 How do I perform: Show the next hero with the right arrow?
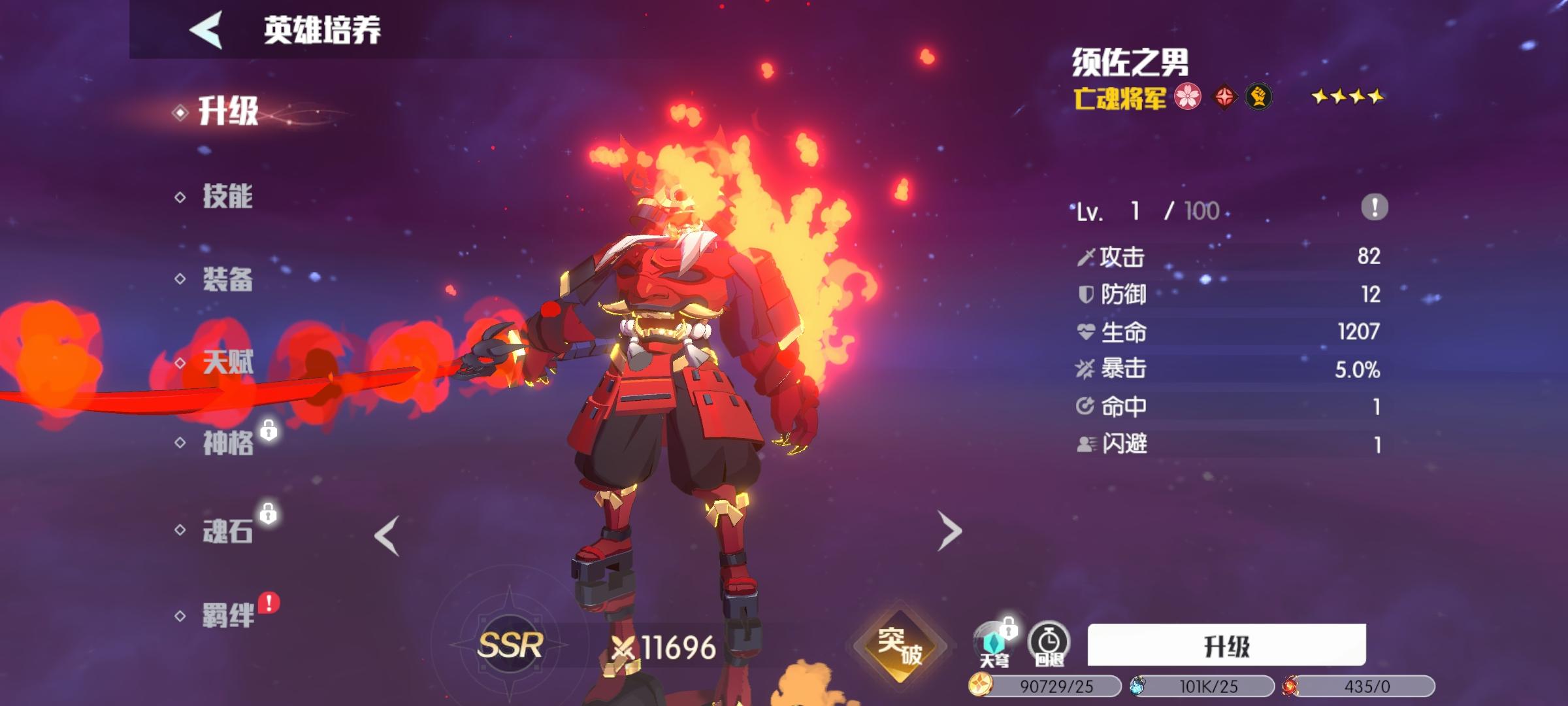pyautogui.click(x=949, y=531)
